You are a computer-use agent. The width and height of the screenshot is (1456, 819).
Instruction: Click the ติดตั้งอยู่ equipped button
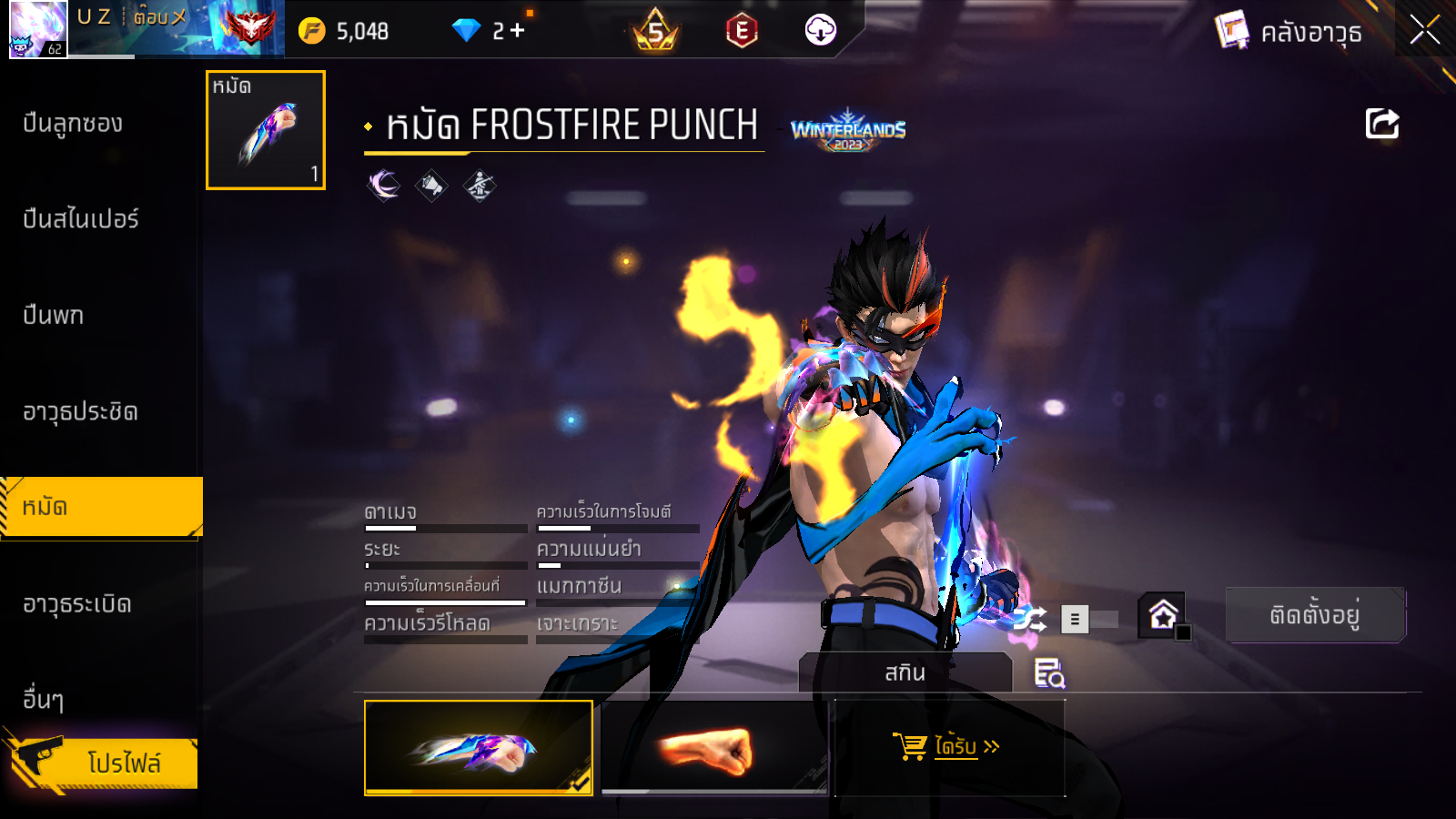(x=1315, y=615)
